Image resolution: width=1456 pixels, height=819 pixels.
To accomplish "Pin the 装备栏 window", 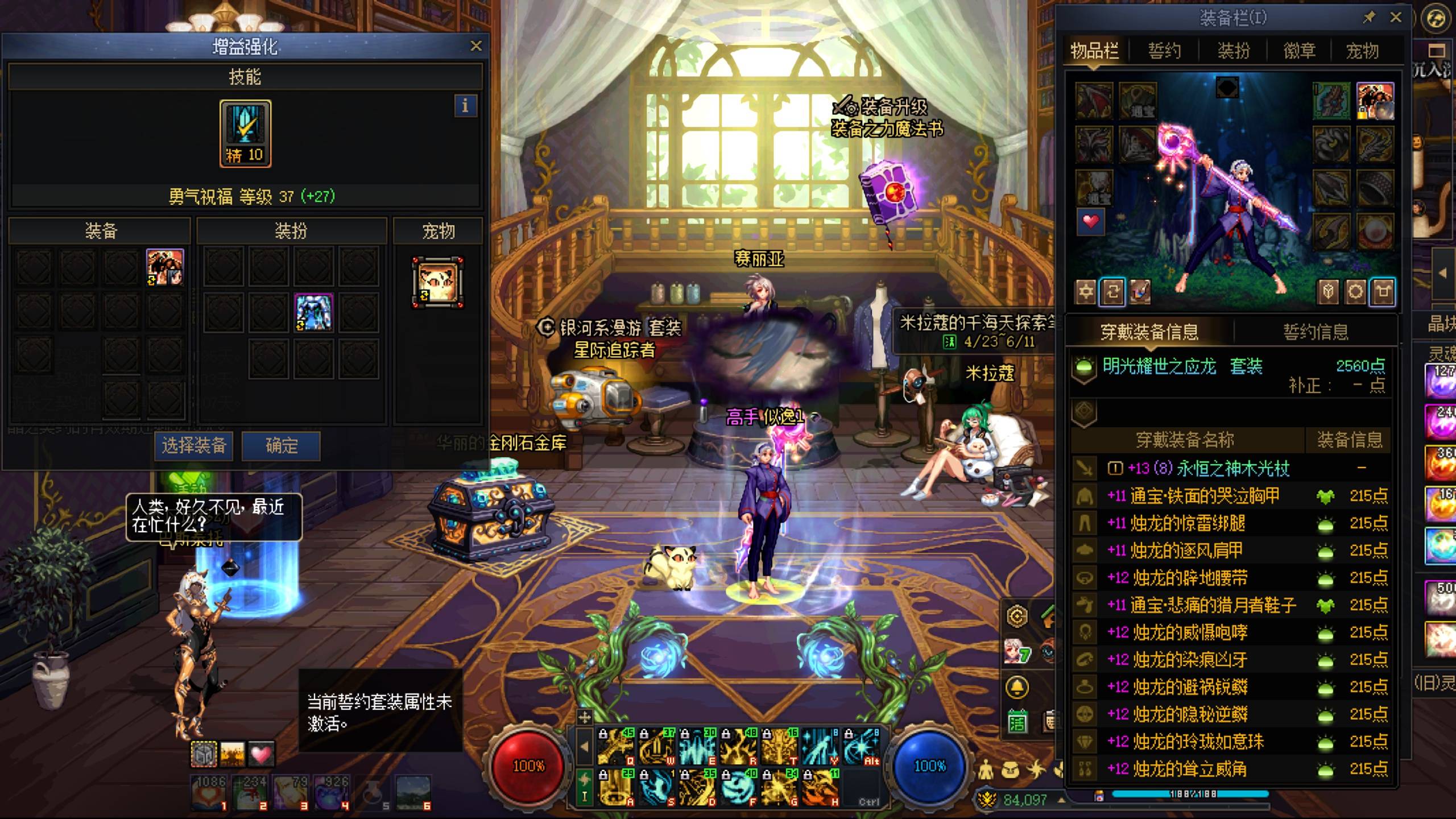I will pos(1369,18).
